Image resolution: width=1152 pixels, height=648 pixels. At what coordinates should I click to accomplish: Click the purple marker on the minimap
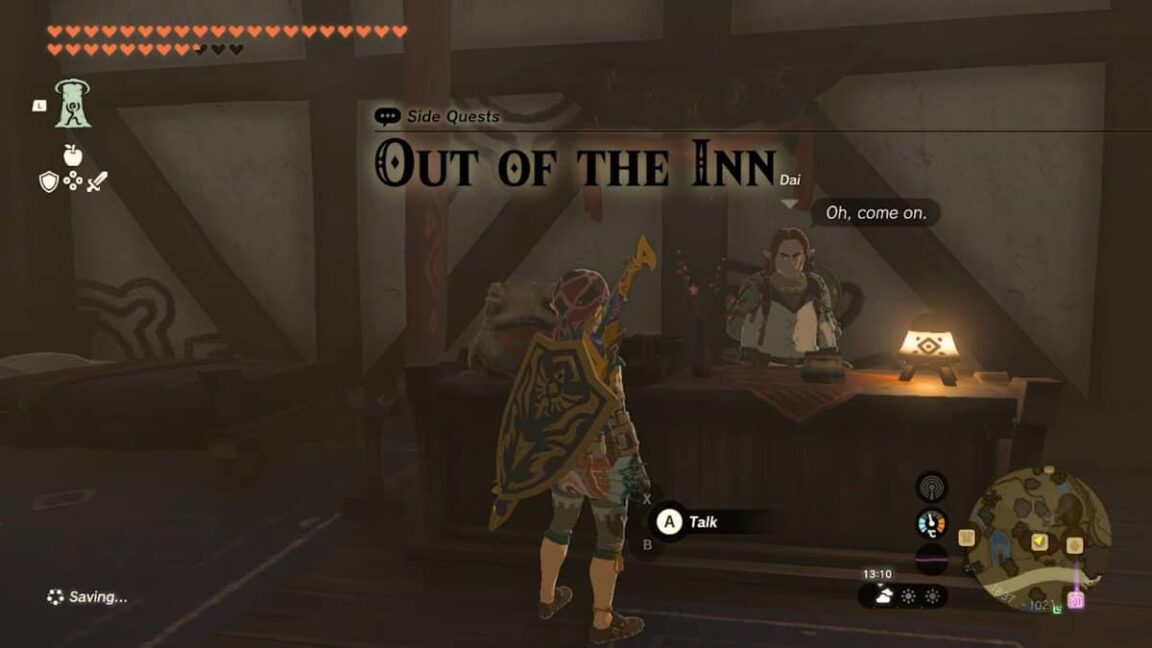tap(1075, 599)
